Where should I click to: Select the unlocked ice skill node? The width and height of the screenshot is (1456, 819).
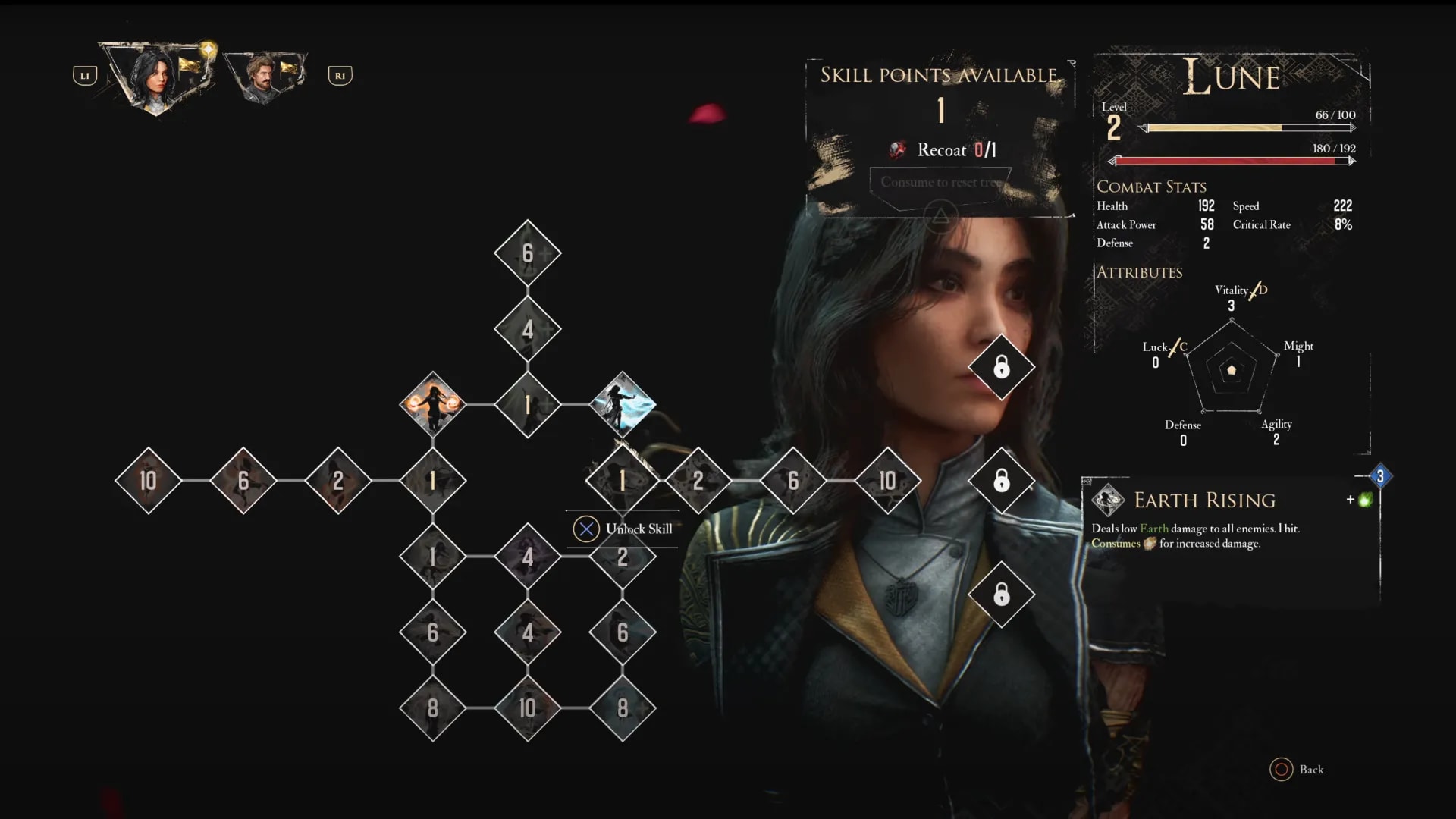pos(623,403)
